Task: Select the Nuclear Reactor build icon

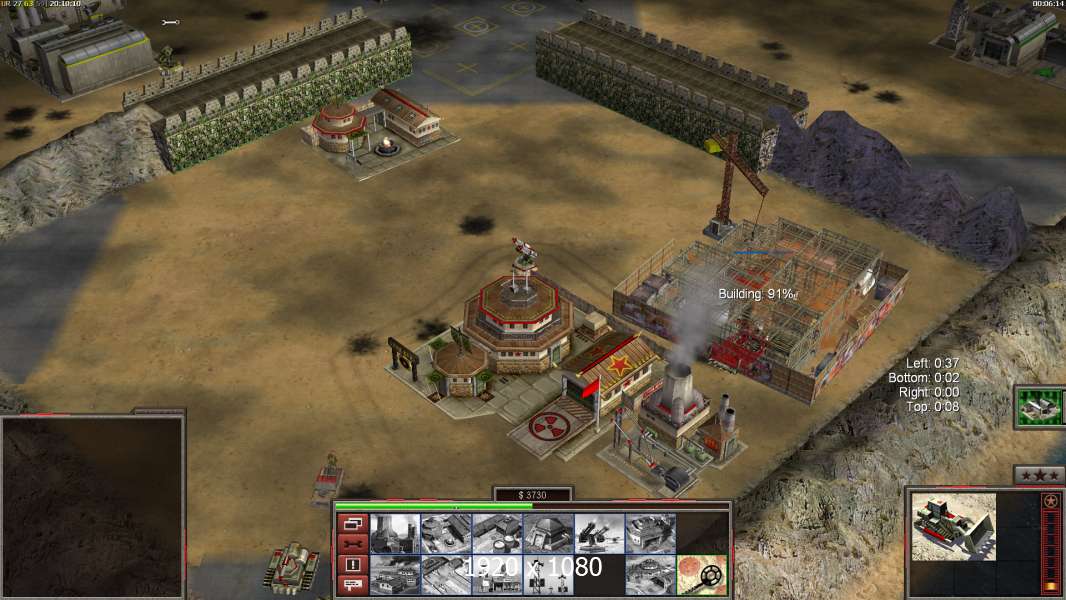Action: [x=394, y=533]
